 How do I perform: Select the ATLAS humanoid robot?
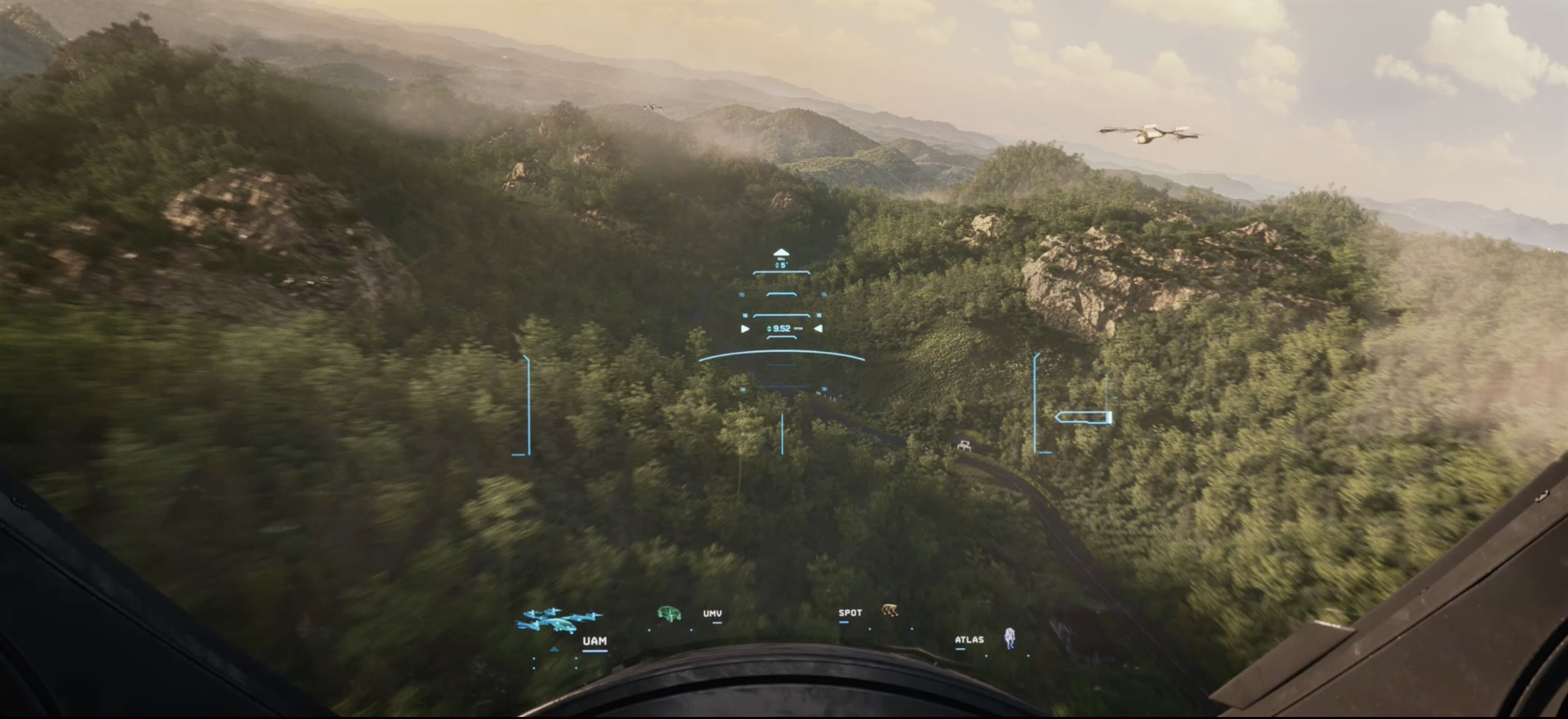click(x=1009, y=638)
